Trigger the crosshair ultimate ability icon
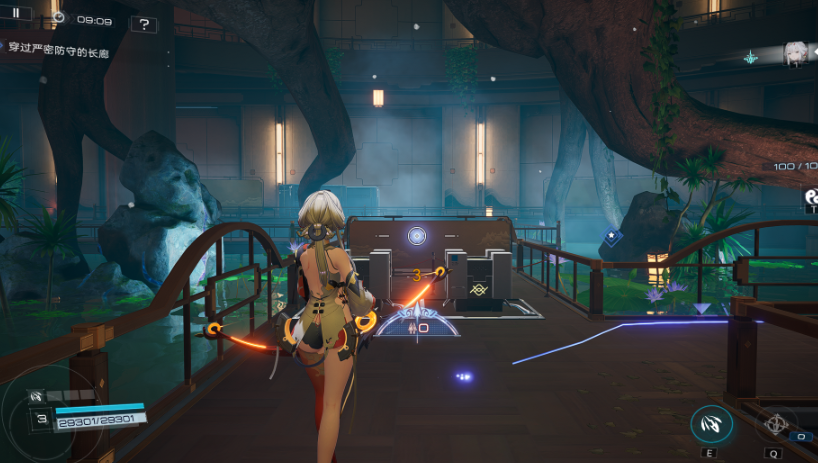The image size is (818, 463). (x=775, y=423)
